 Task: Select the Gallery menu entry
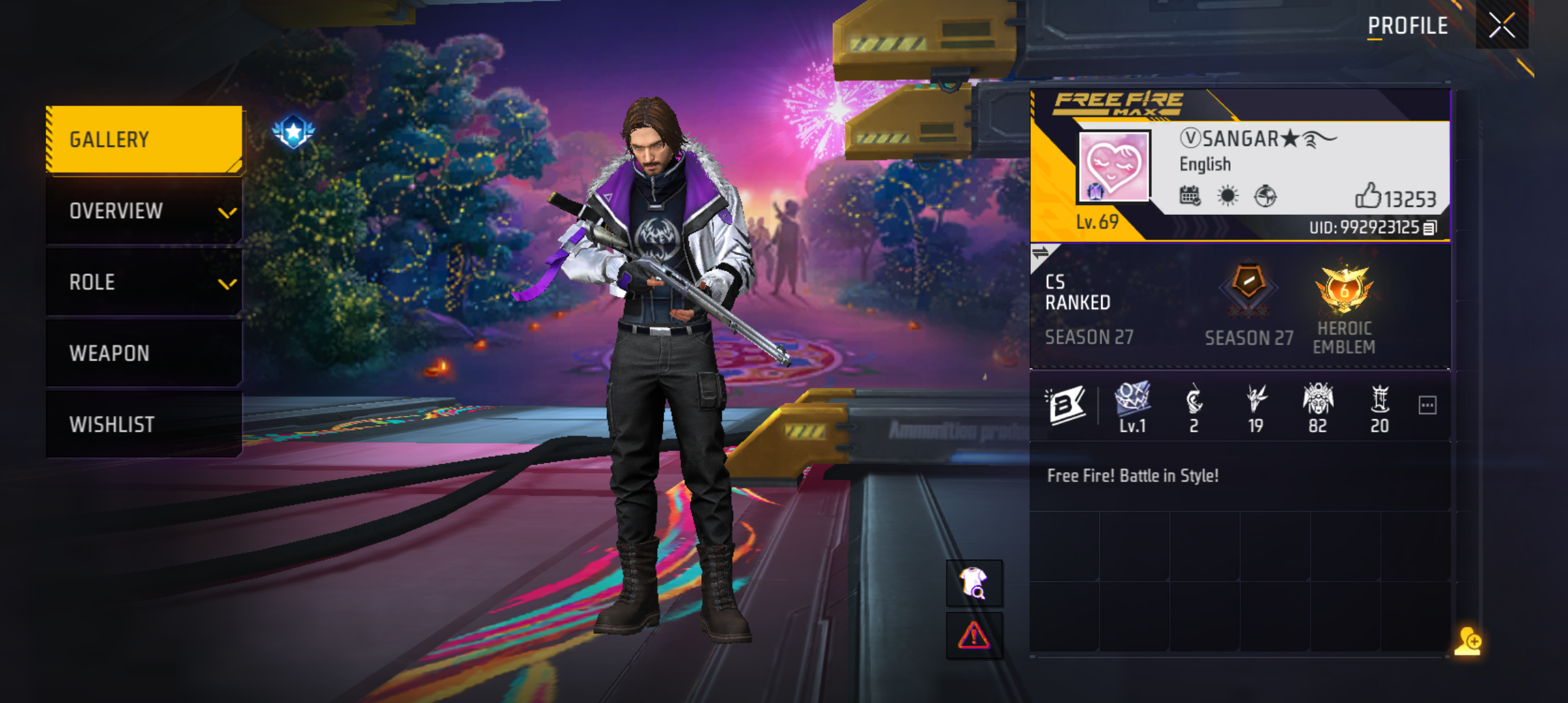tap(144, 139)
